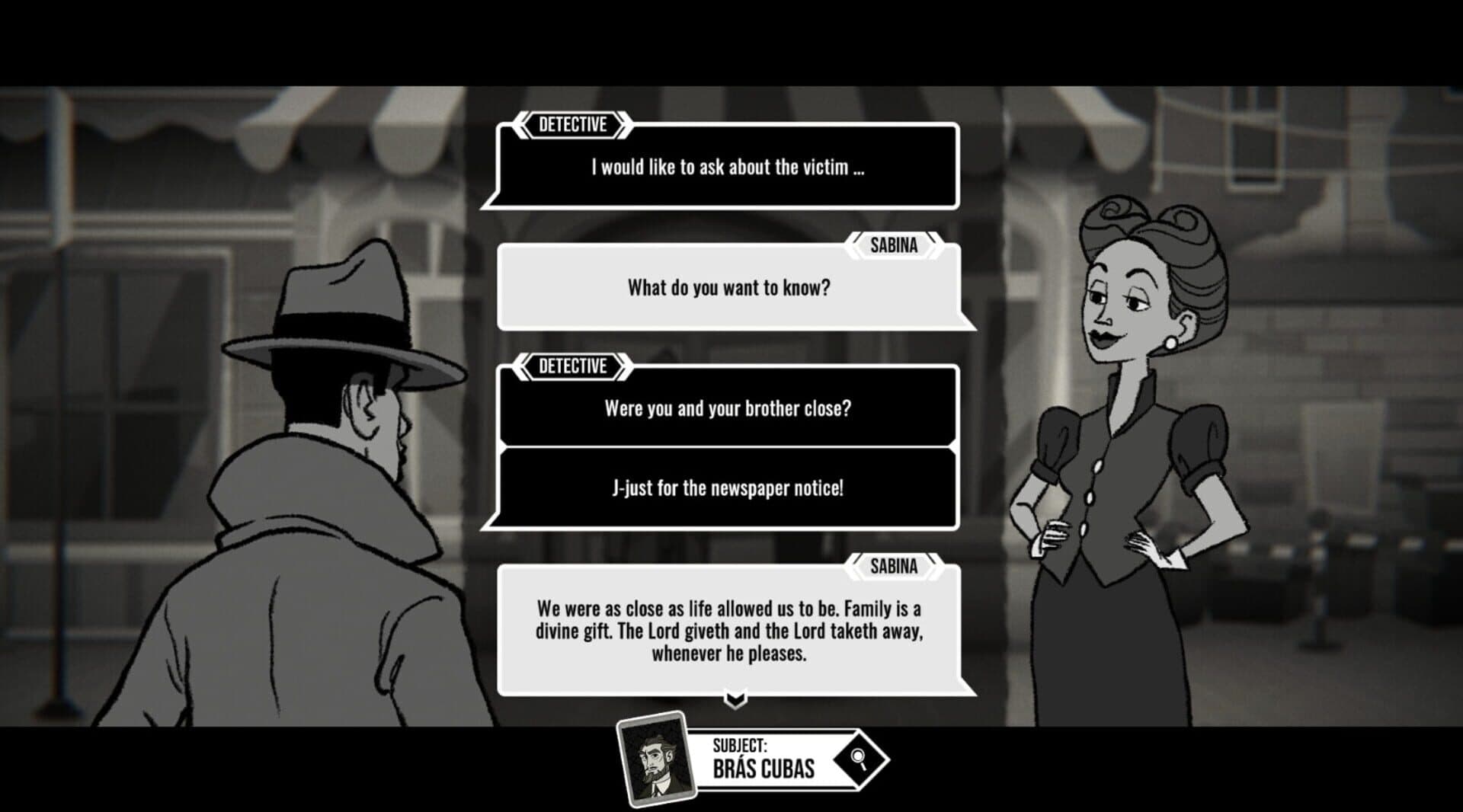The height and width of the screenshot is (812, 1463).
Task: Click the SABINA name tag above her reply
Action: tap(895, 245)
